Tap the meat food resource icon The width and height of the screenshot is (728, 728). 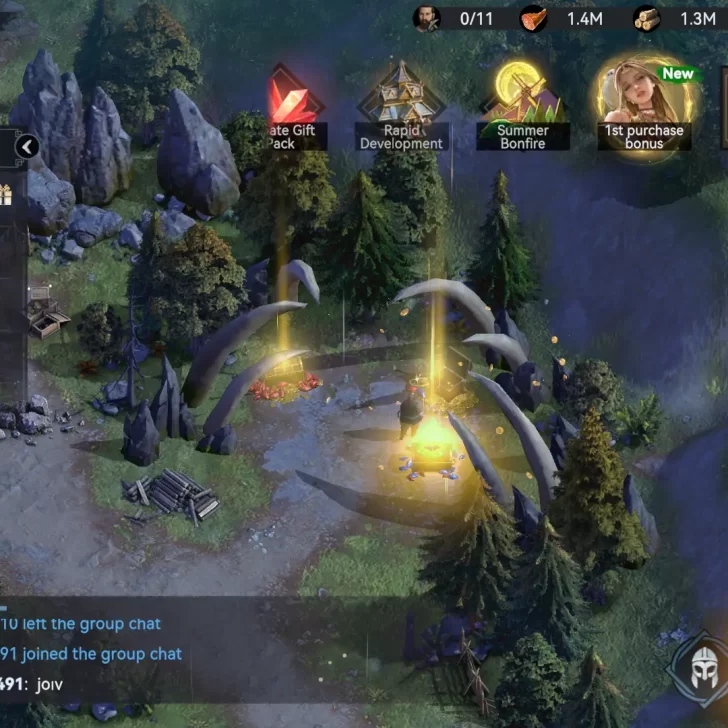point(534,18)
